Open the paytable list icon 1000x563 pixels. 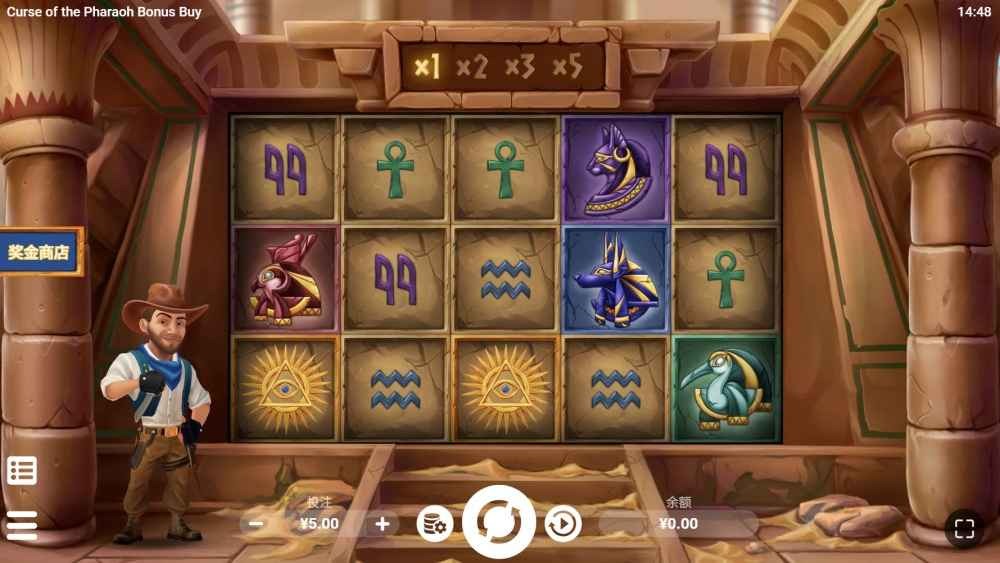coord(22,470)
